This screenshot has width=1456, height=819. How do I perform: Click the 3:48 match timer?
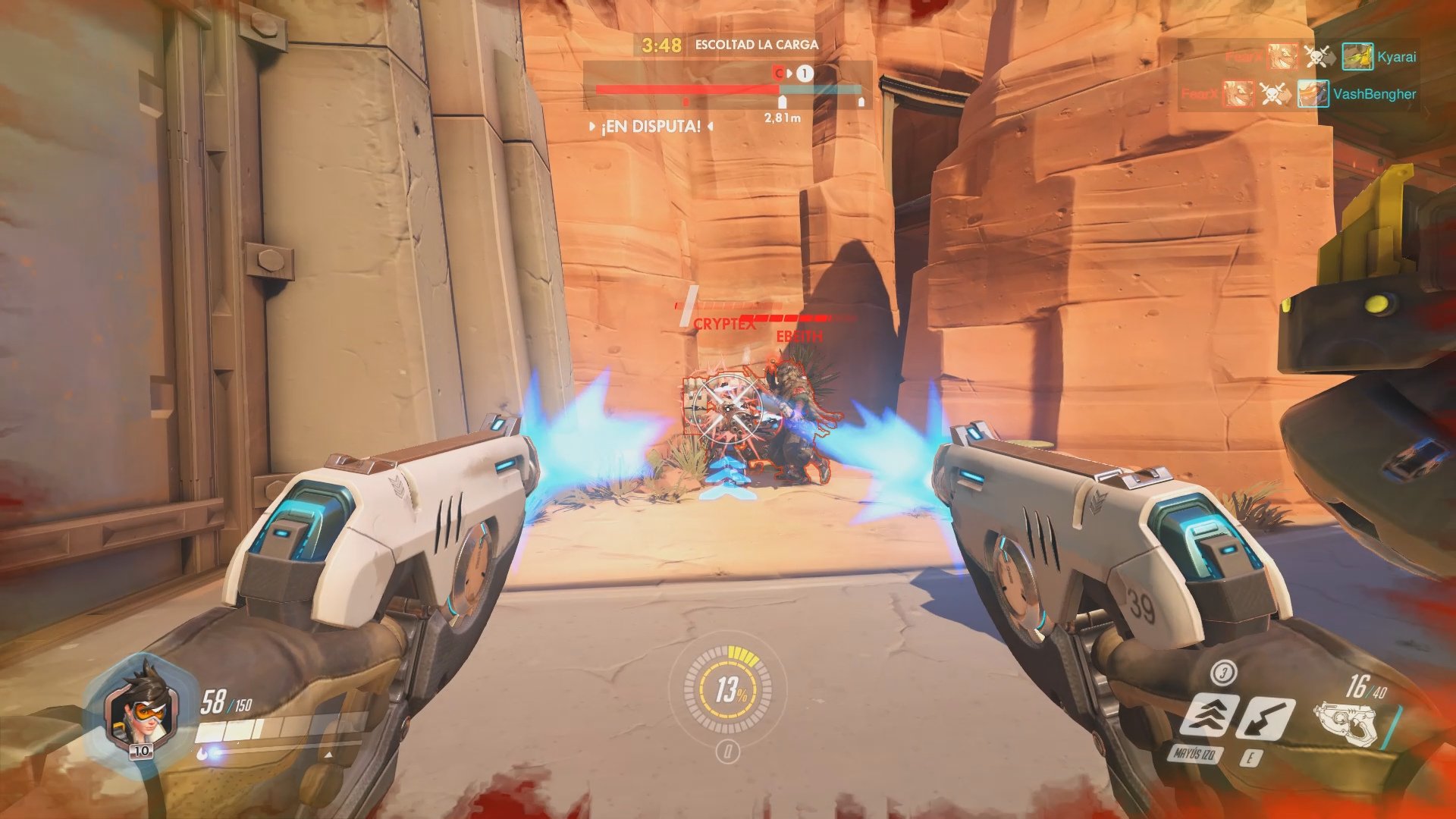(x=662, y=45)
